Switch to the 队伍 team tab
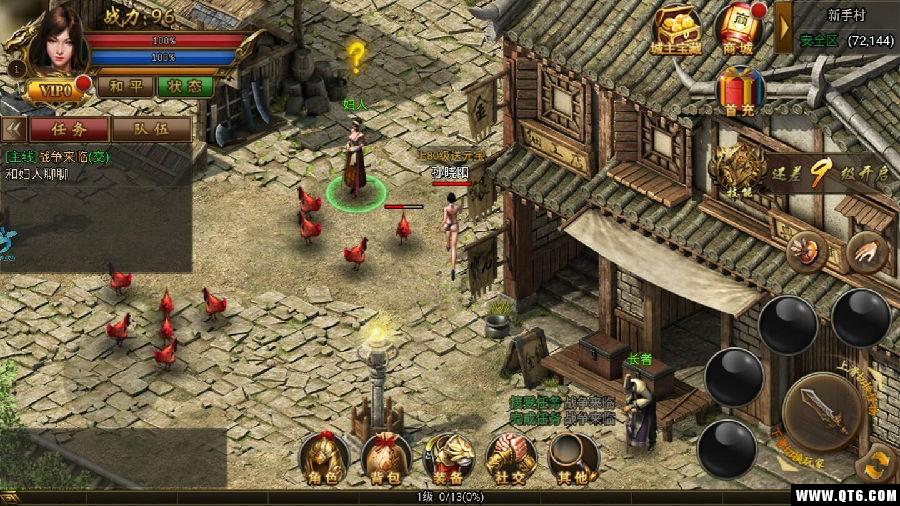This screenshot has height=506, width=900. [150, 128]
